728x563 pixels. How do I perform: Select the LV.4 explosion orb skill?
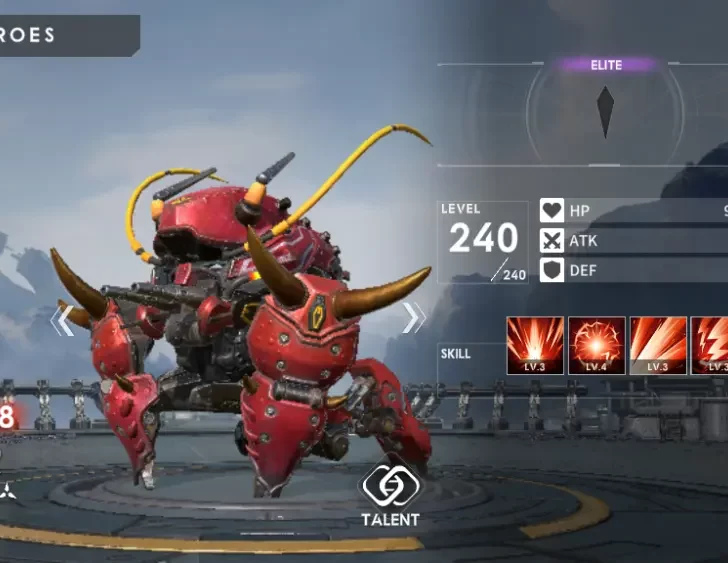pyautogui.click(x=597, y=346)
